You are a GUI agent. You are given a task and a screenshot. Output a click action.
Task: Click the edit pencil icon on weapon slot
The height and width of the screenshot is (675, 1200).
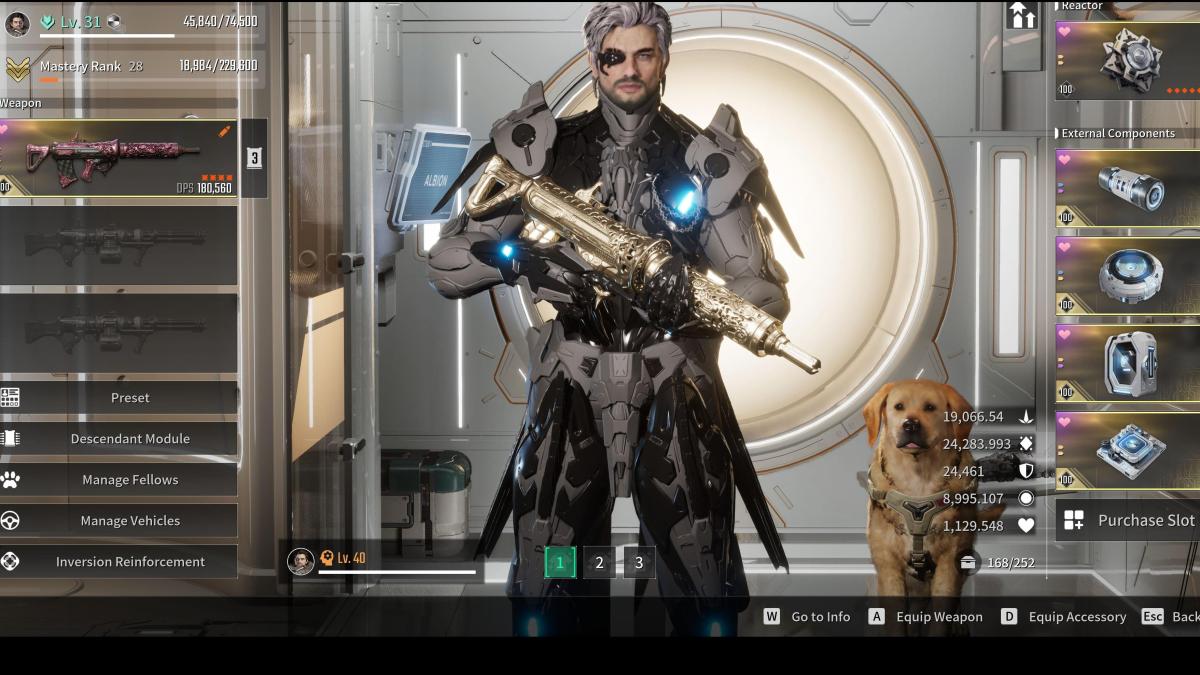(225, 131)
